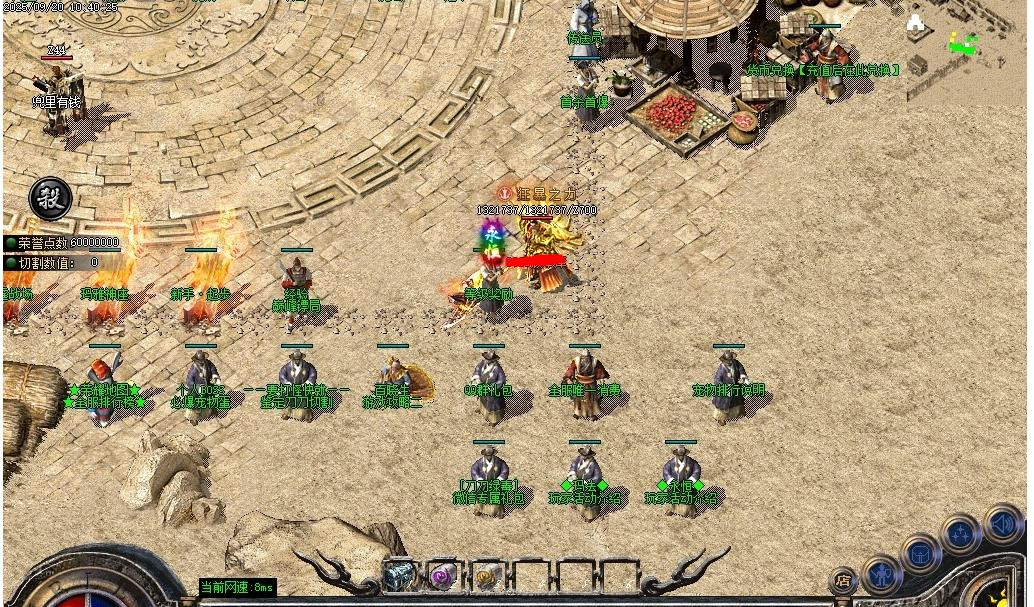Open the character panel with the blue figure icon
The image size is (1034, 607).
click(882, 574)
